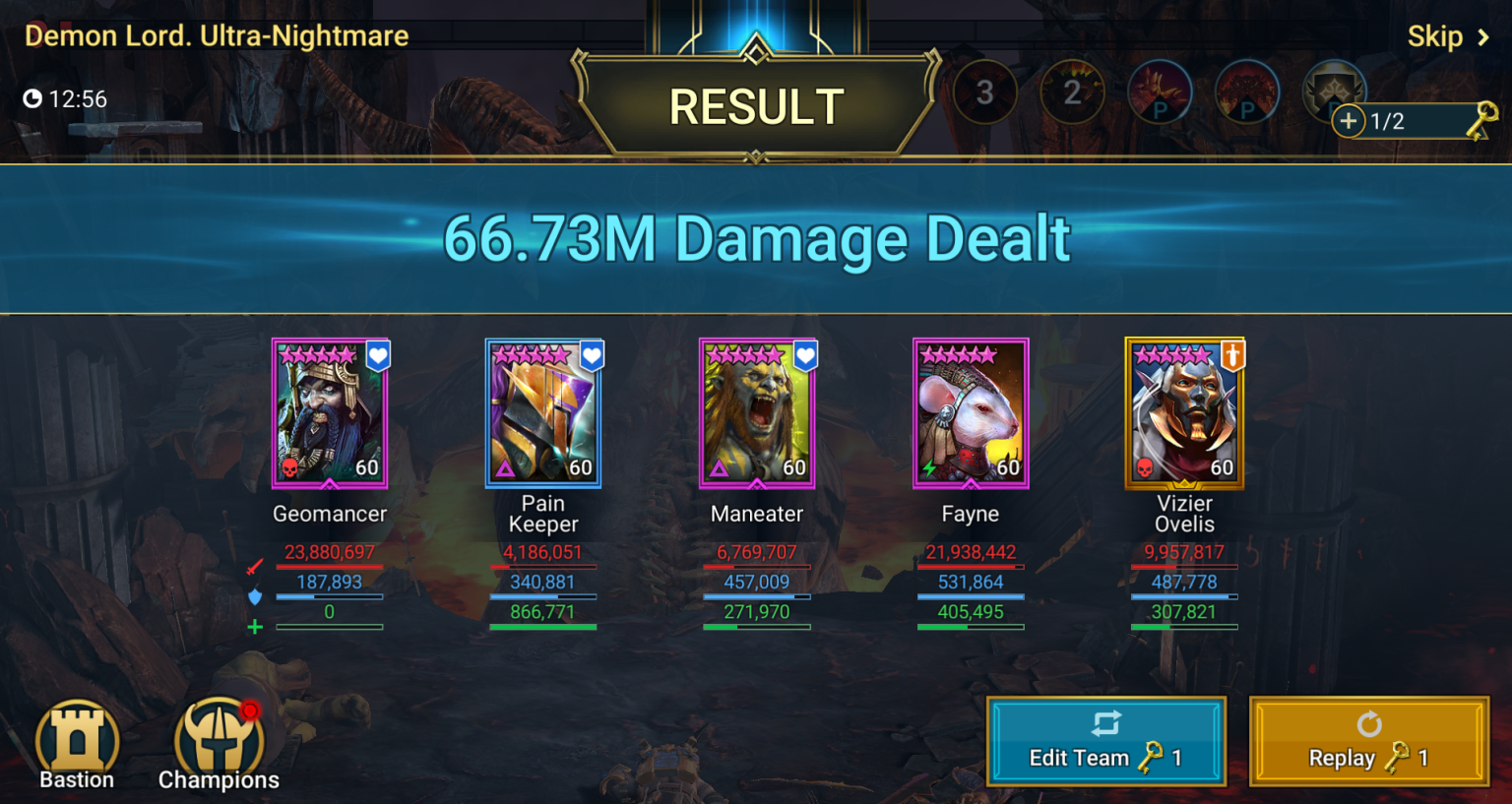Image resolution: width=1512 pixels, height=804 pixels.
Task: Select the stage 2 boss icon
Action: point(1072,92)
